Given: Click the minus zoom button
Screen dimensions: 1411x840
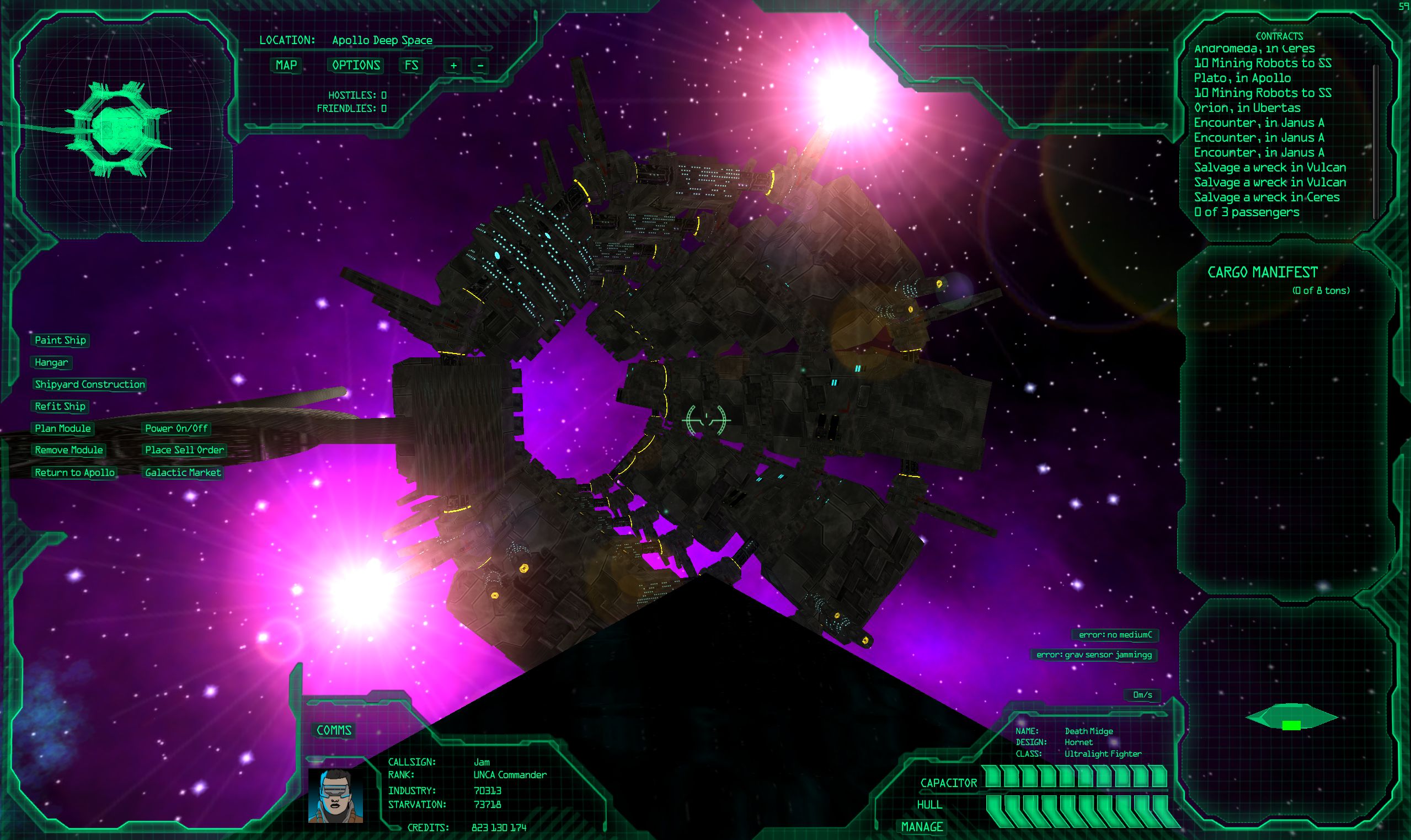Looking at the screenshot, I should tap(480, 66).
